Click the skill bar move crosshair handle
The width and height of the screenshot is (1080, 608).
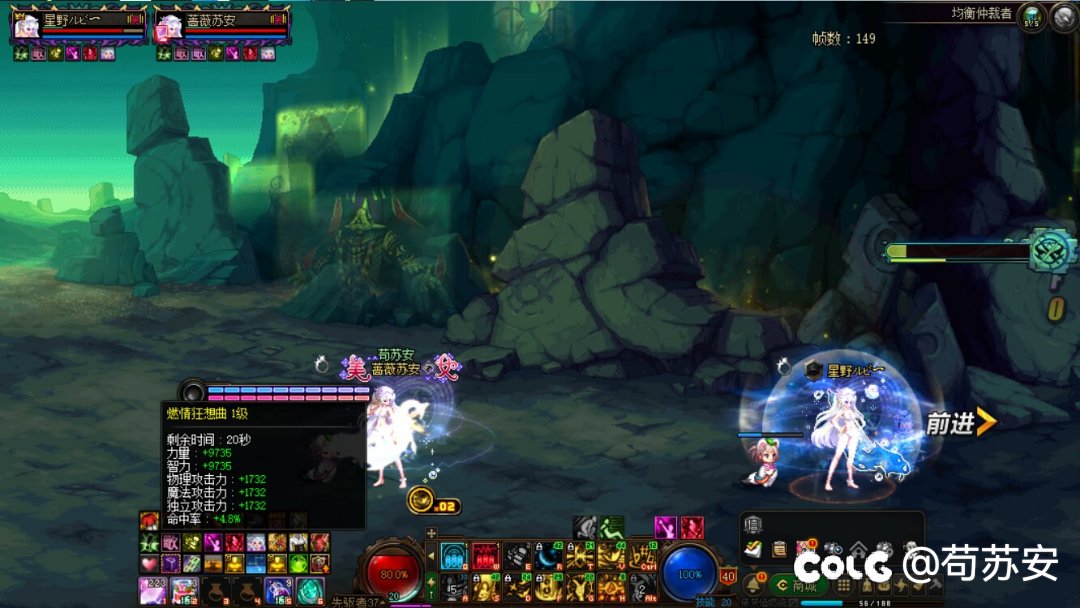[x=431, y=533]
